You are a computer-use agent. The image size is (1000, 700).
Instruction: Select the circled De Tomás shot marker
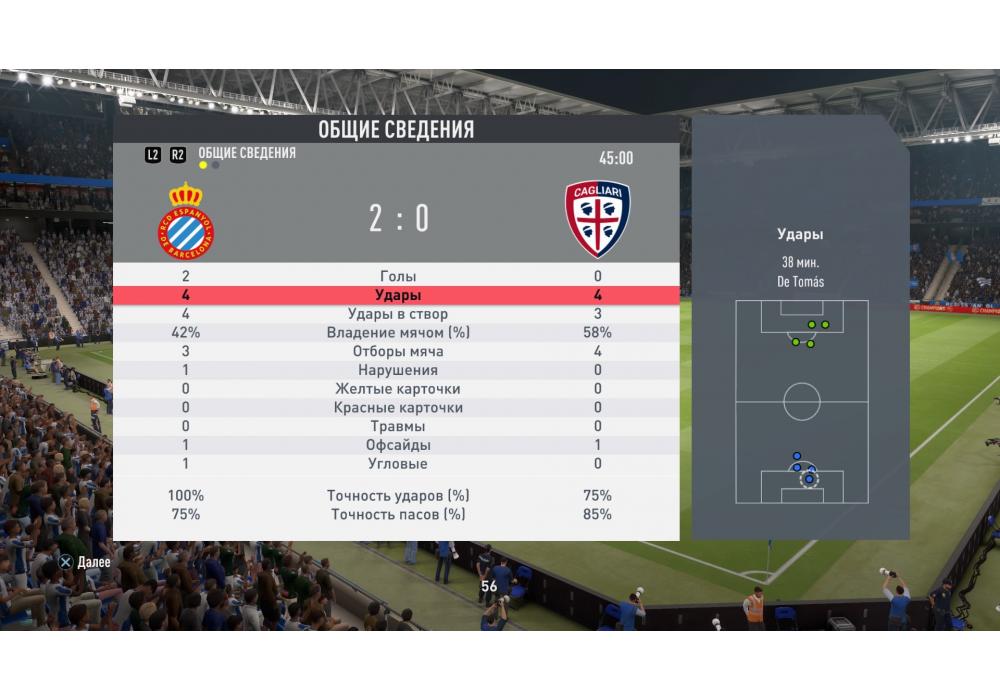808,479
